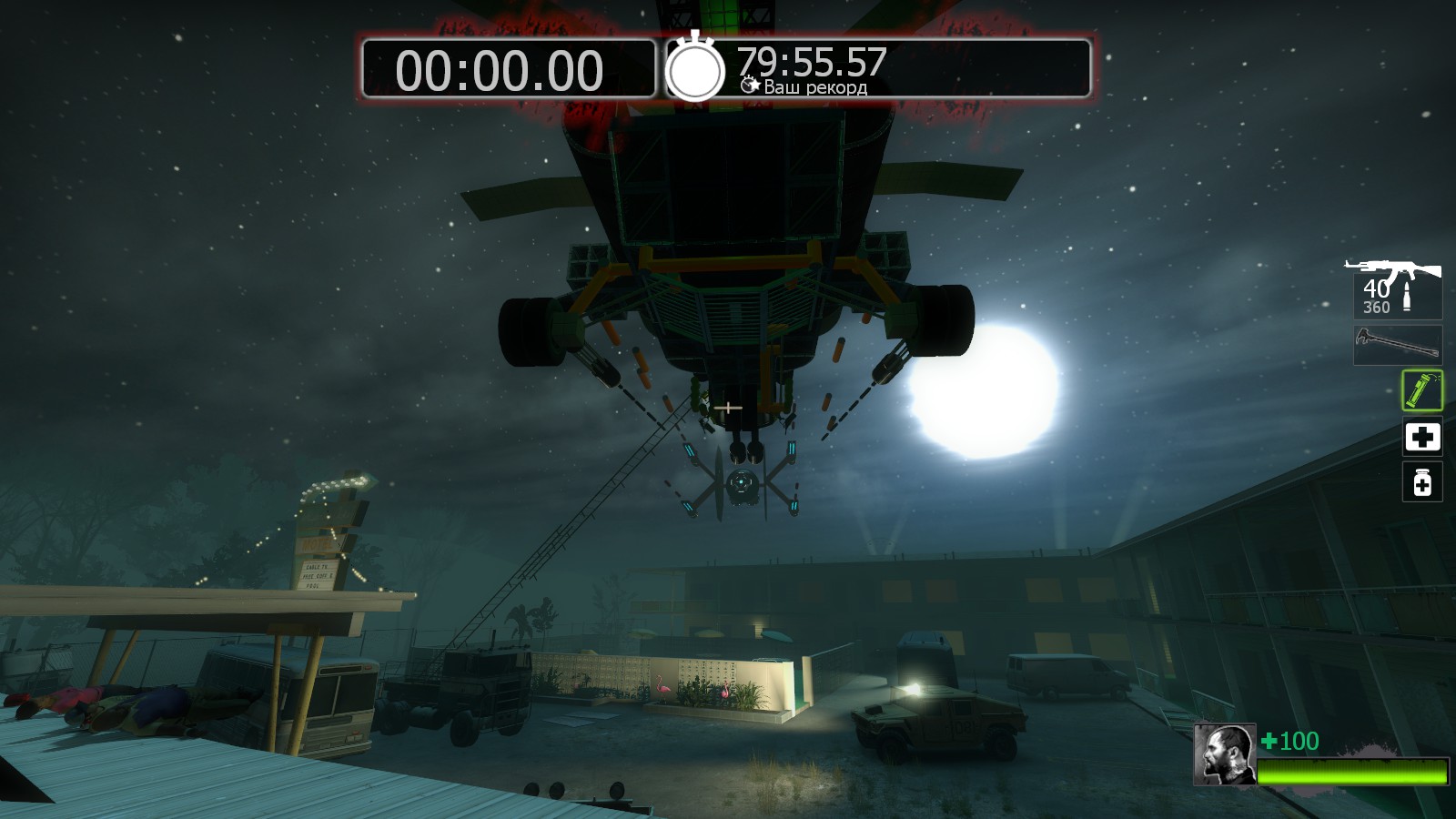Click the survivor portrait
The width and height of the screenshot is (1456, 819).
(x=1225, y=753)
